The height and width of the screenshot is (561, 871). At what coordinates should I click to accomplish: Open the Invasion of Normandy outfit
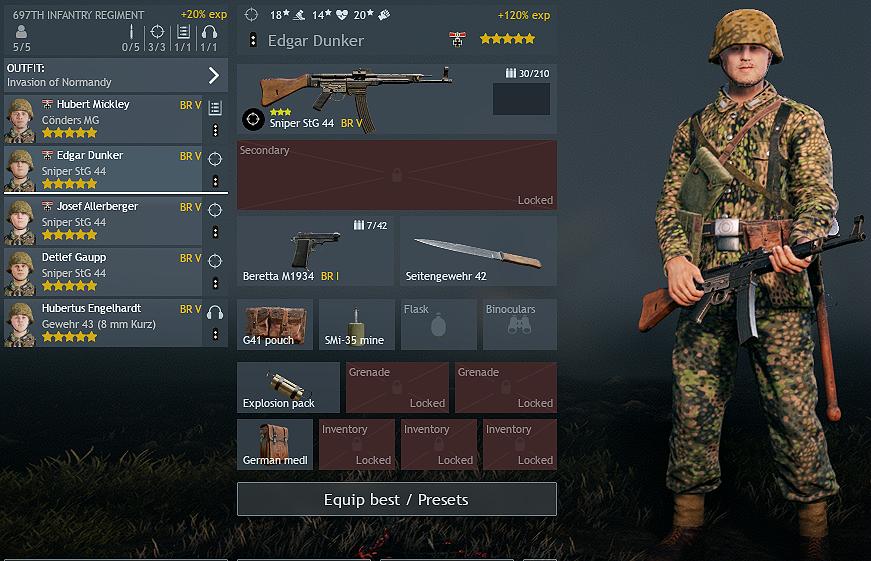click(115, 75)
